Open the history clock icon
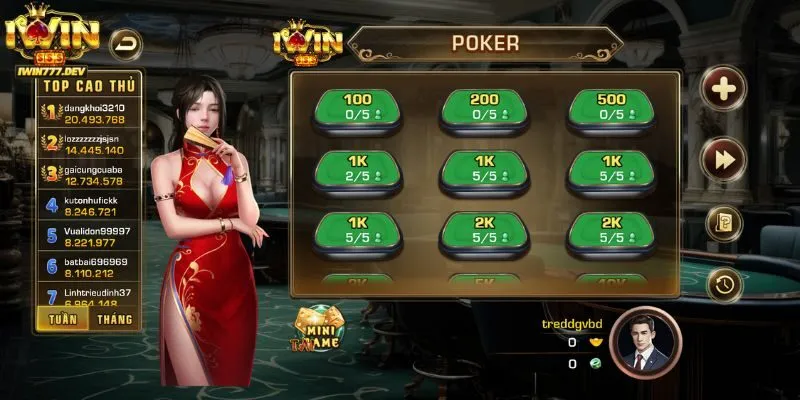The width and height of the screenshot is (800, 400). pyautogui.click(x=723, y=285)
